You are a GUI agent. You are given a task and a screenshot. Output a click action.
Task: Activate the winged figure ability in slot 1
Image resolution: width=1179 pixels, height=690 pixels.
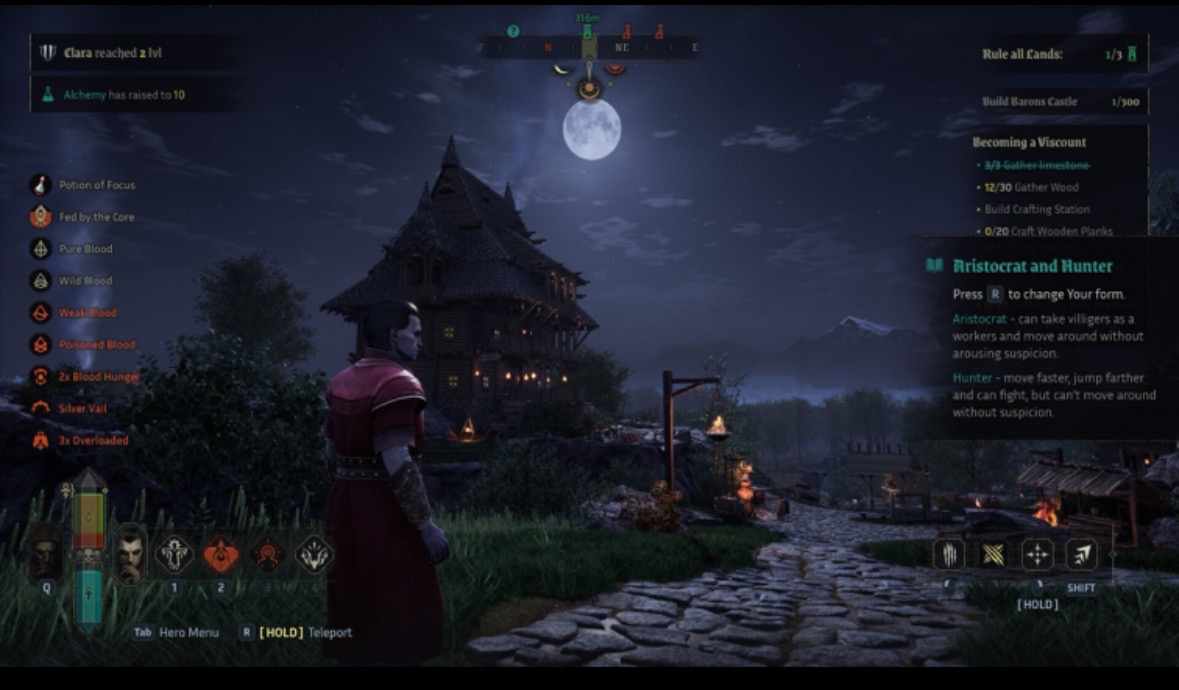tap(174, 553)
